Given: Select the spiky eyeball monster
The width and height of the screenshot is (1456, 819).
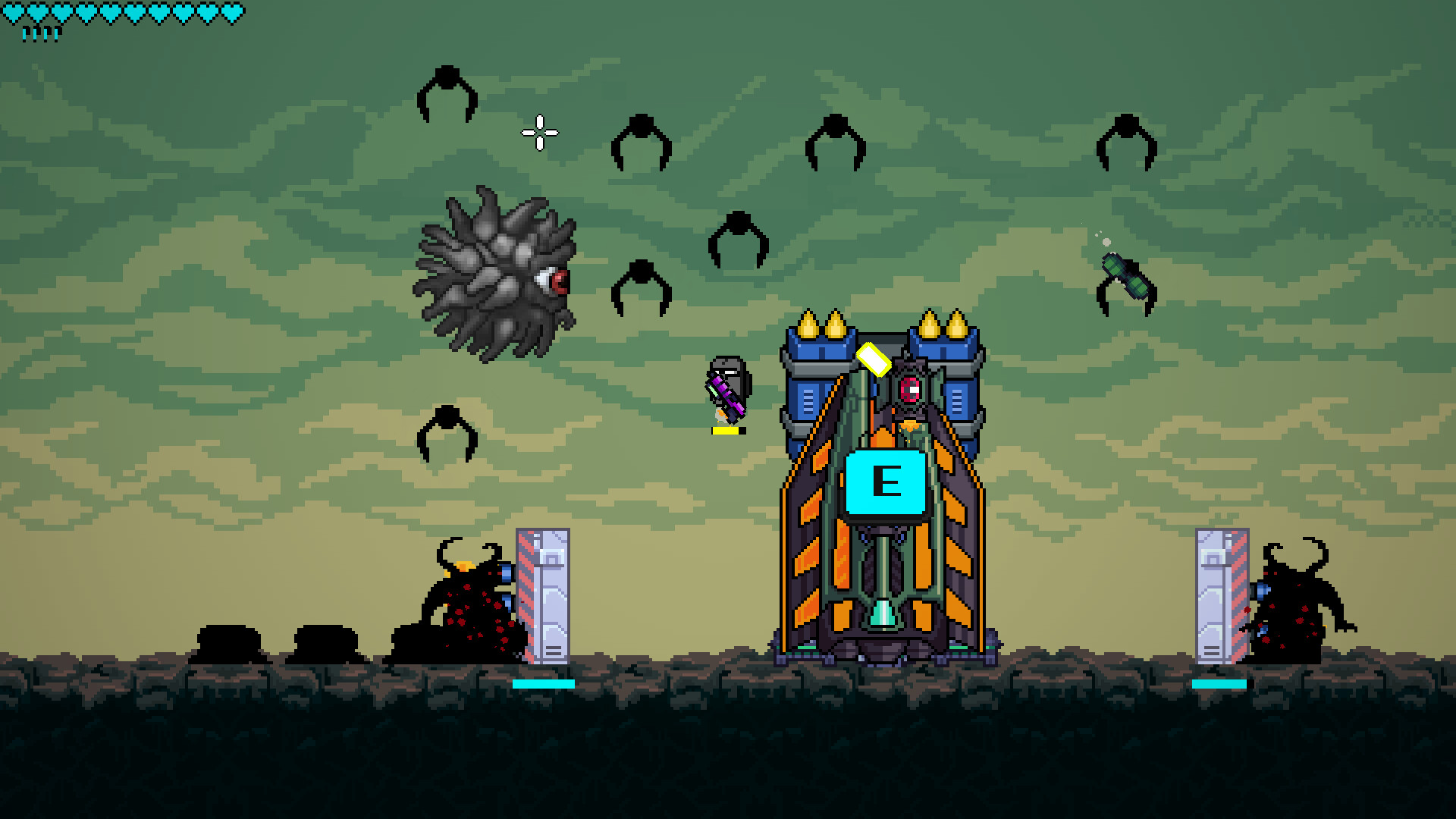Looking at the screenshot, I should pyautogui.click(x=493, y=273).
